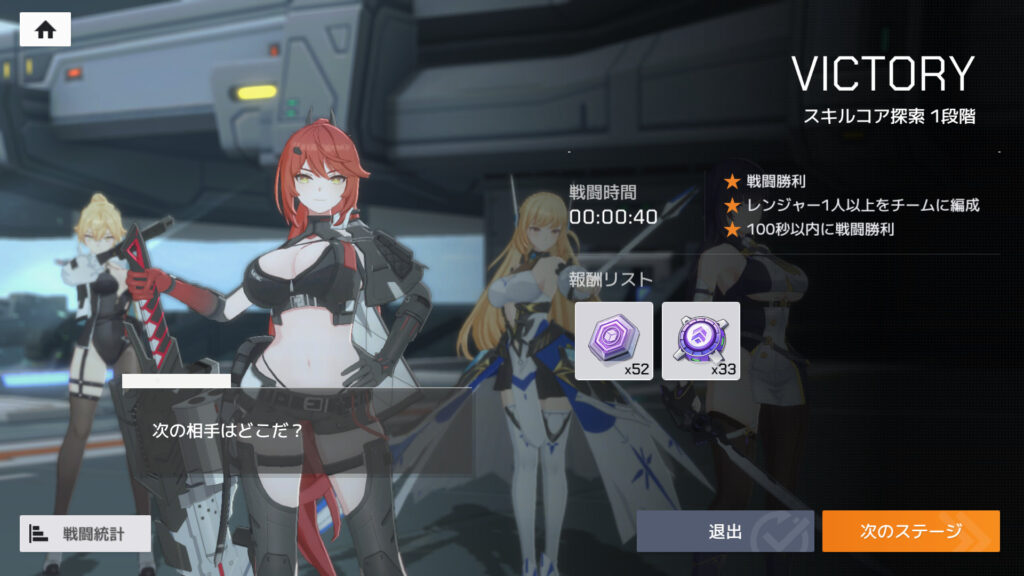Inspect the round purple token reward x33
This screenshot has width=1024, height=576.
[x=701, y=341]
